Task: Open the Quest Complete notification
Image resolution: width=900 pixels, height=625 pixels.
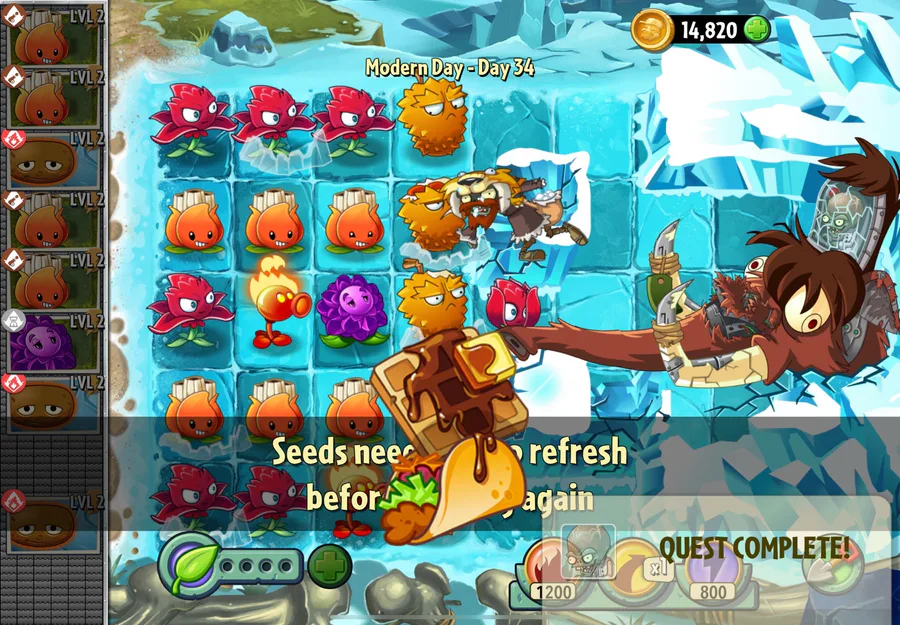Action: [x=752, y=548]
